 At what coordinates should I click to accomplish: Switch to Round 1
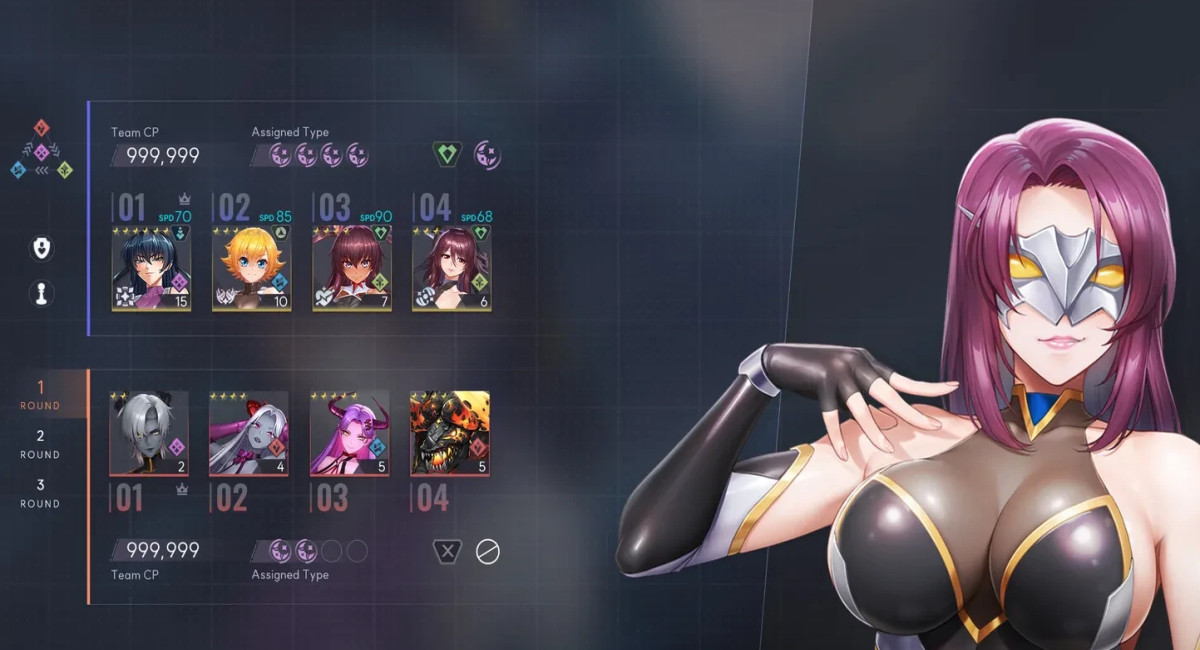41,394
